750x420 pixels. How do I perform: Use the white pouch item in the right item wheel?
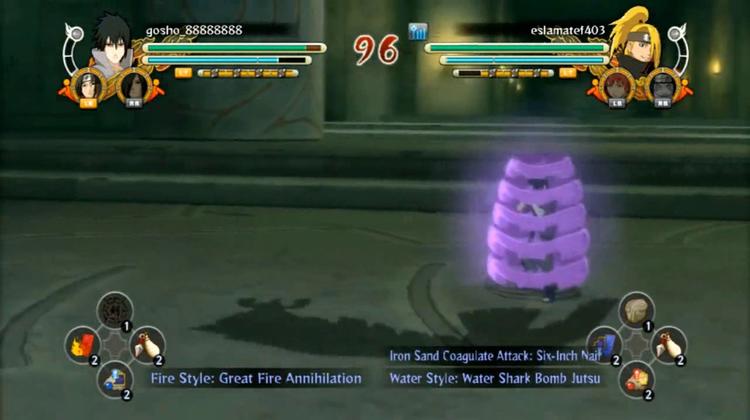pyautogui.click(x=668, y=345)
